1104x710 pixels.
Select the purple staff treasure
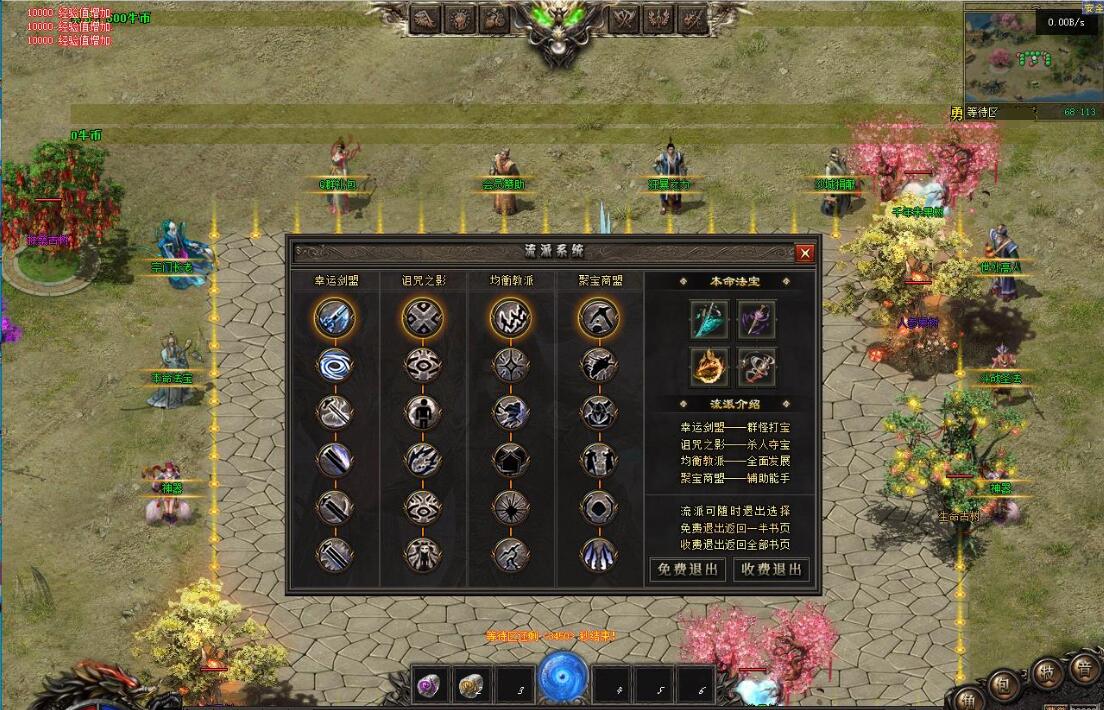click(x=757, y=319)
